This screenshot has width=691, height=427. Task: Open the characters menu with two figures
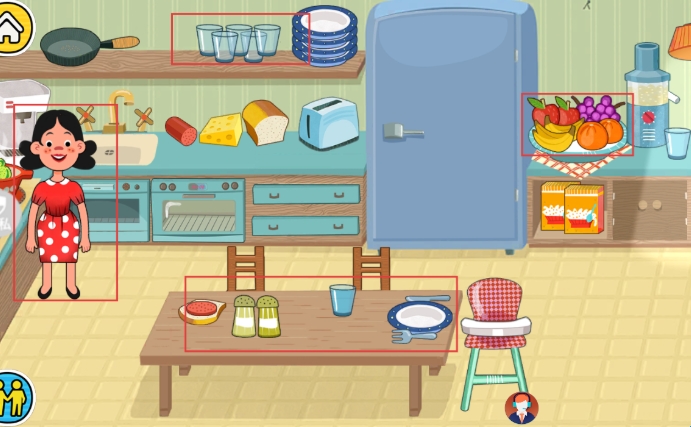point(14,397)
